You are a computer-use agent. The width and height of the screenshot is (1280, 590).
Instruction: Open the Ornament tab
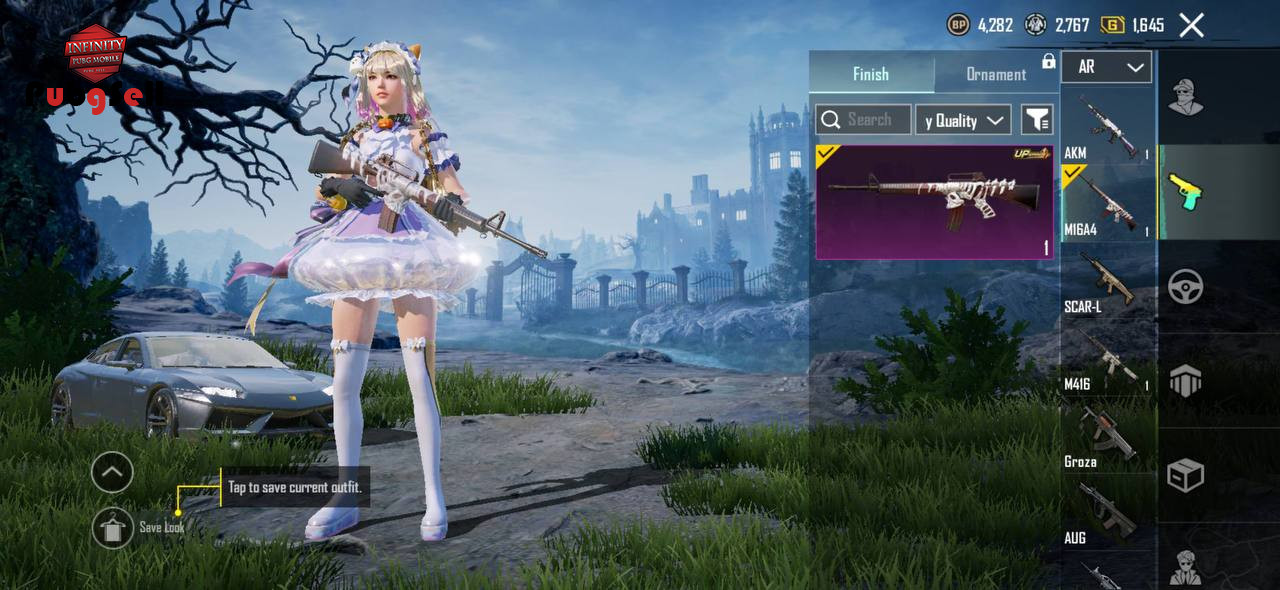tap(996, 74)
